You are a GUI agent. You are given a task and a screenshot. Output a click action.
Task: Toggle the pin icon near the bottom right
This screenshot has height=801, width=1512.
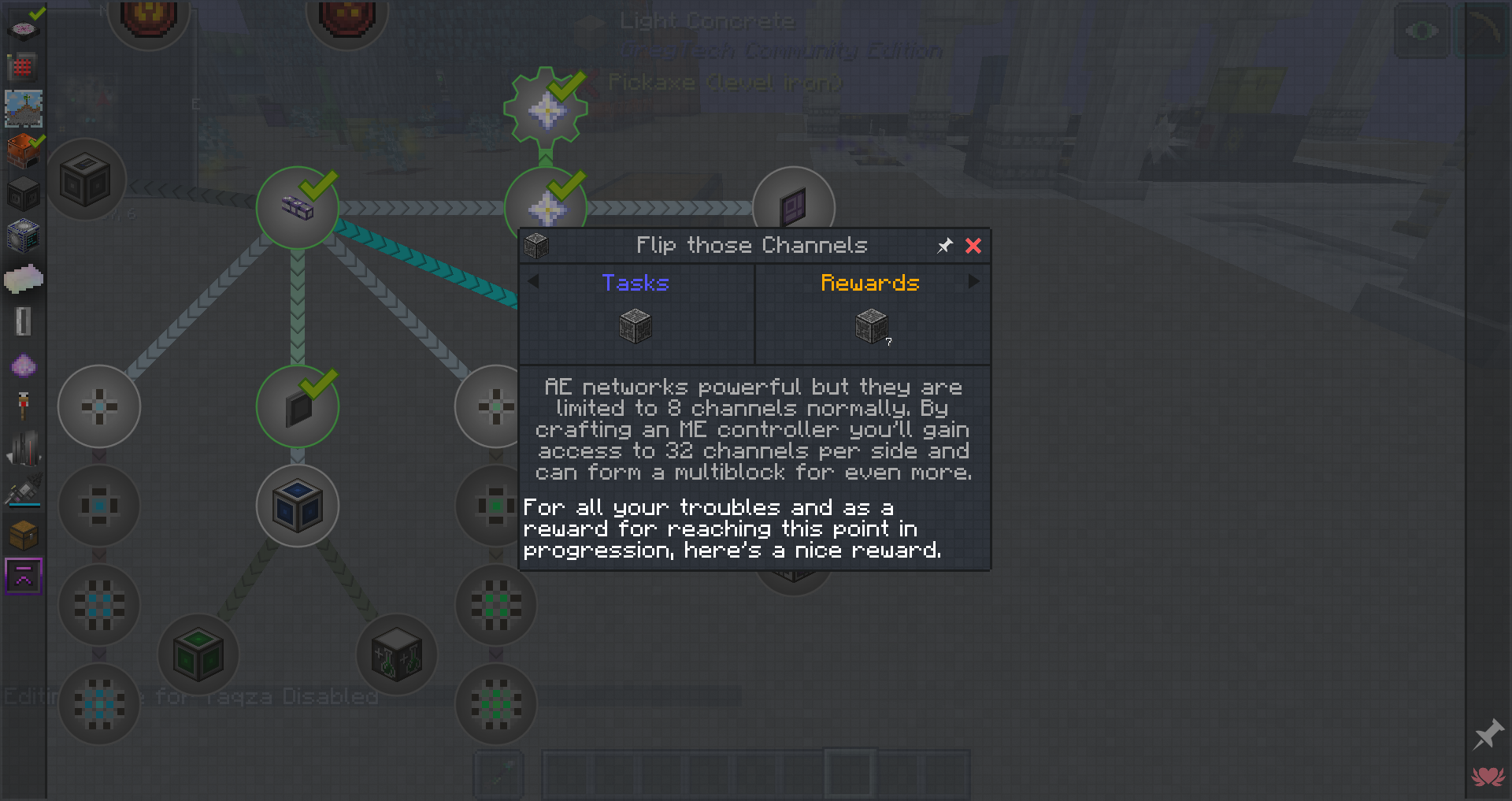1487,734
